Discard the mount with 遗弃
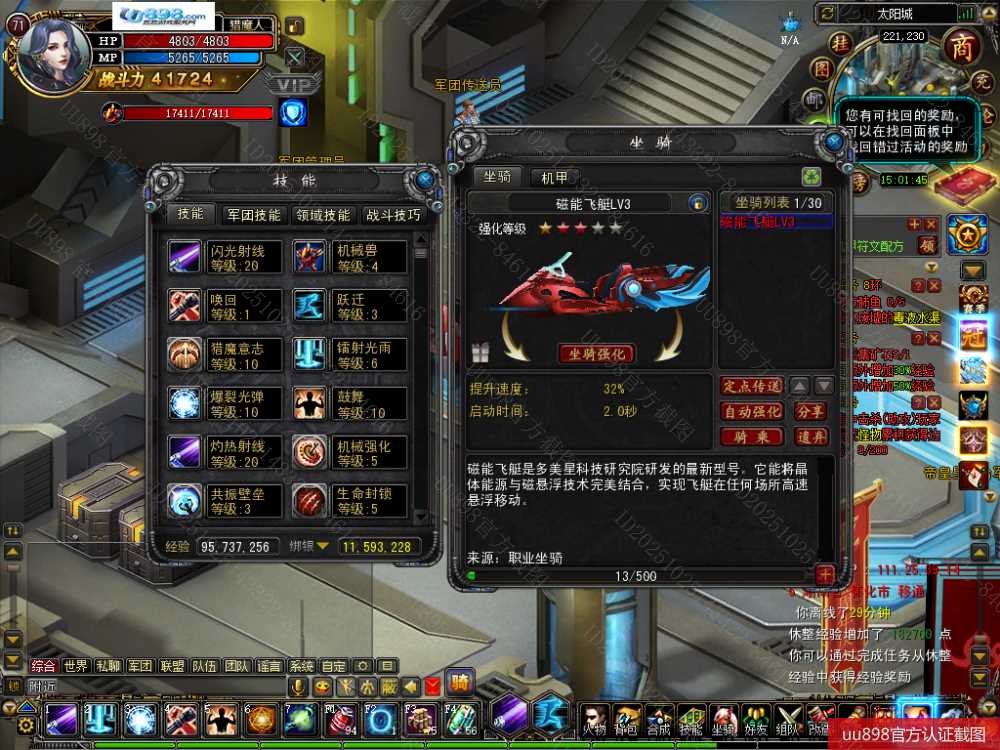 coord(810,437)
